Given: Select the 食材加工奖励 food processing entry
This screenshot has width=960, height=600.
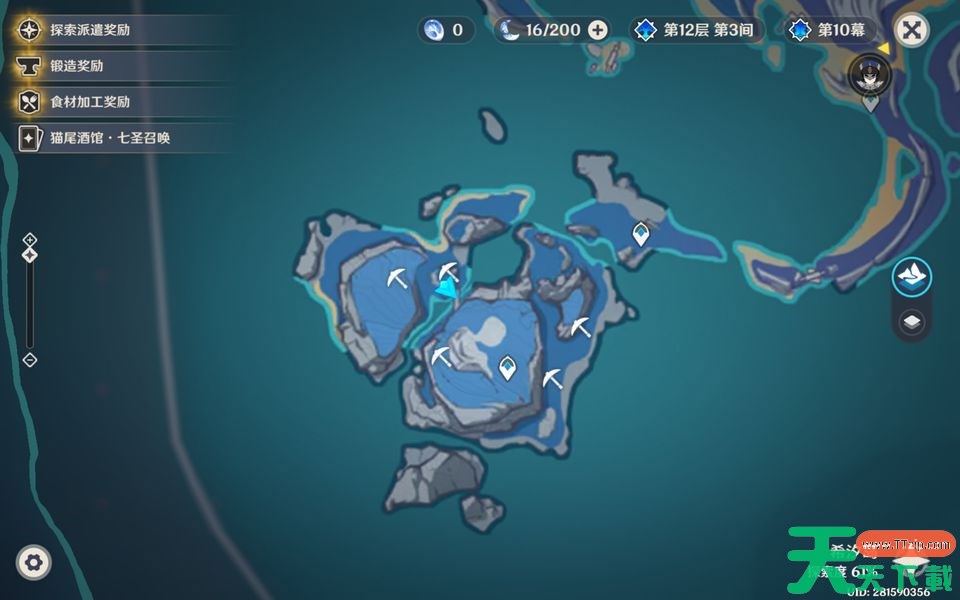Looking at the screenshot, I should (89, 102).
